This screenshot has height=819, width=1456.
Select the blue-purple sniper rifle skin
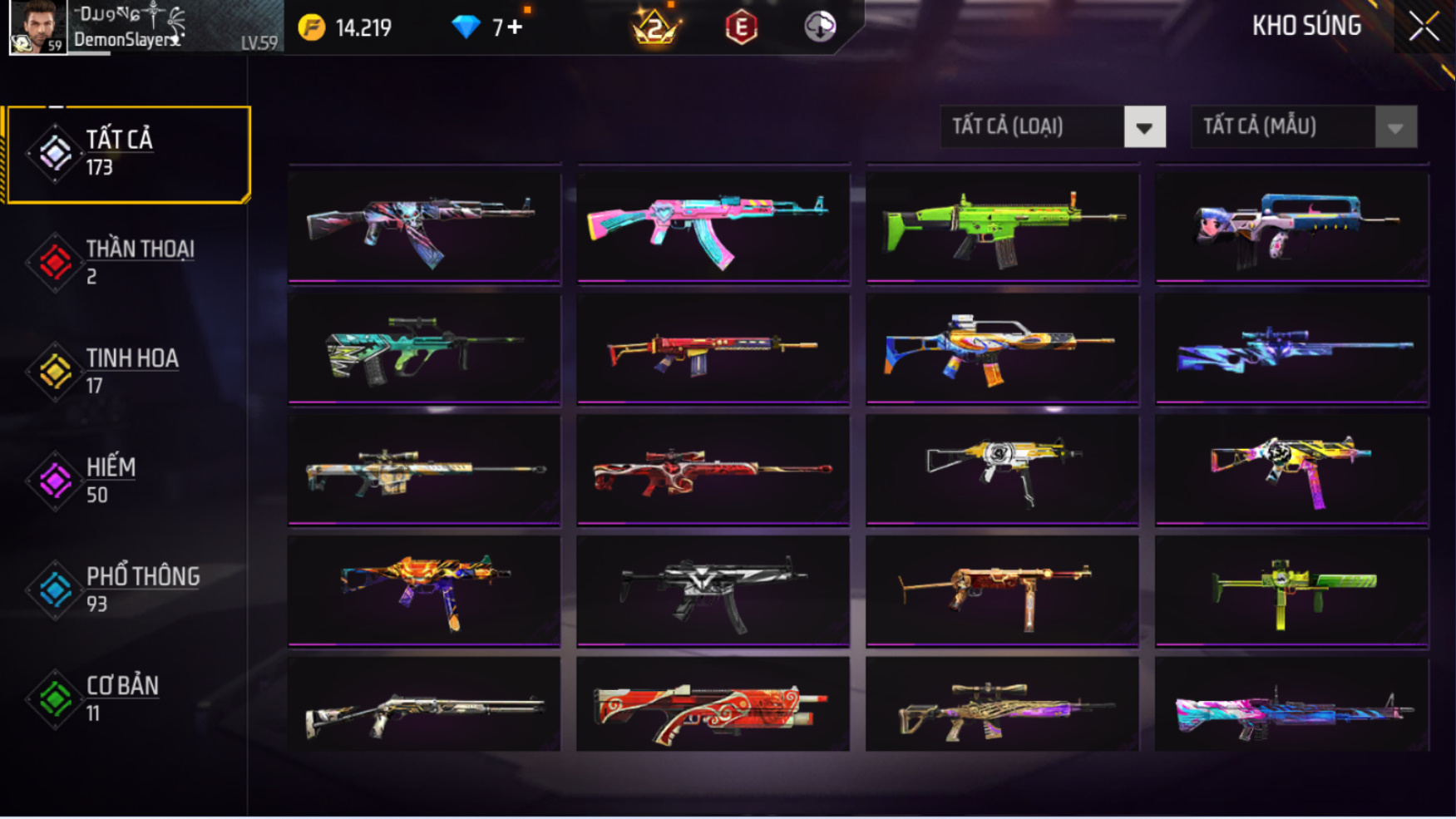(x=1291, y=348)
